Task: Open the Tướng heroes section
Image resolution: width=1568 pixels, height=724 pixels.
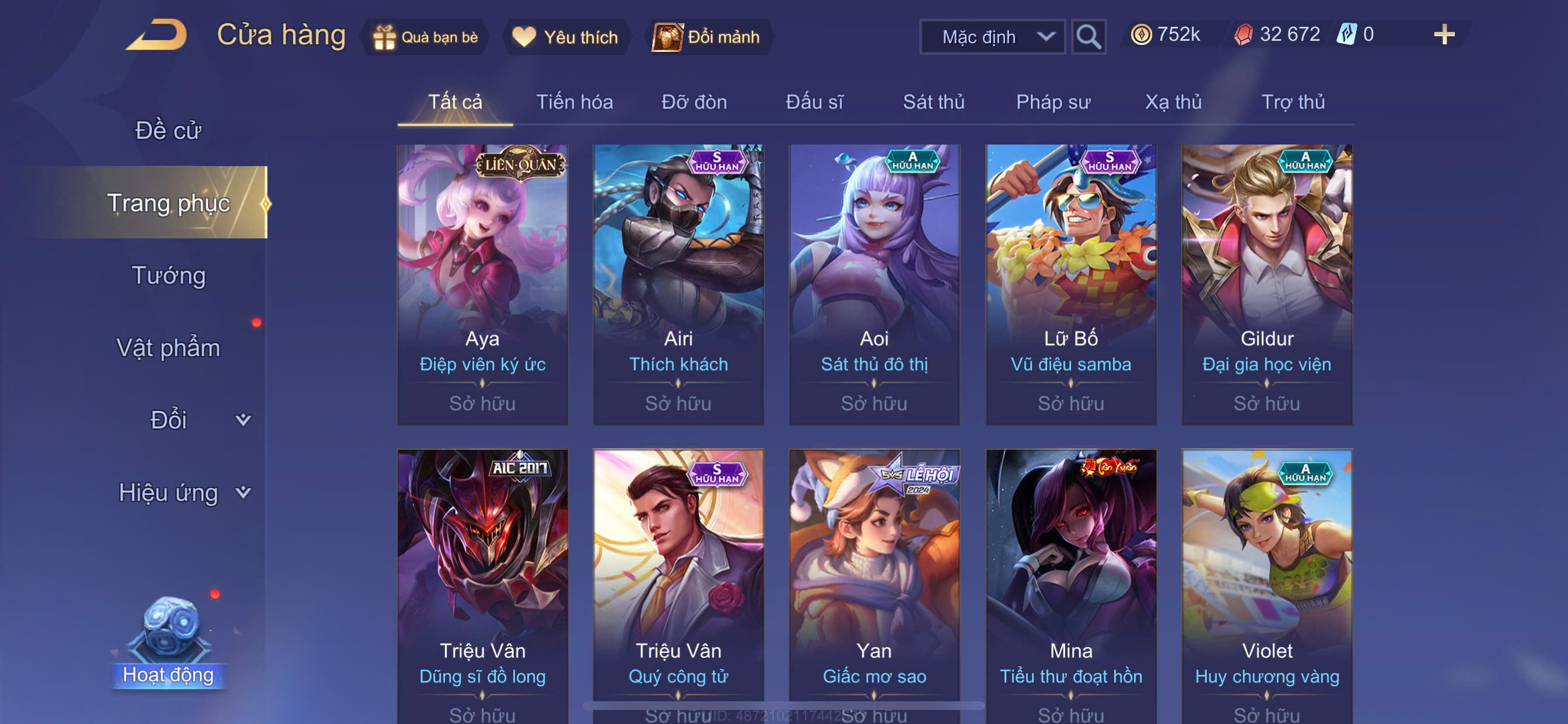Action: [x=169, y=276]
